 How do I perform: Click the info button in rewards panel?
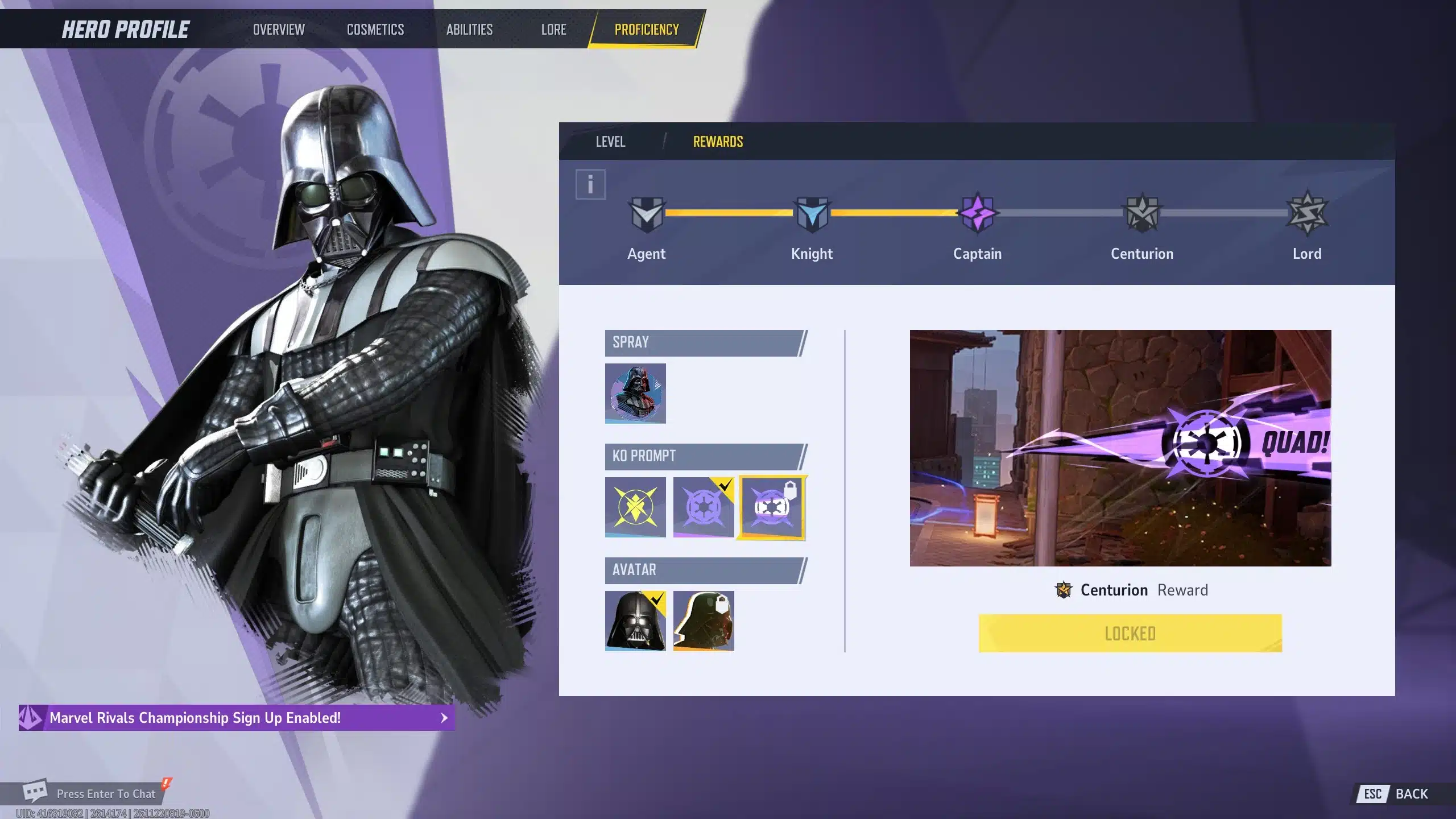pyautogui.click(x=590, y=184)
